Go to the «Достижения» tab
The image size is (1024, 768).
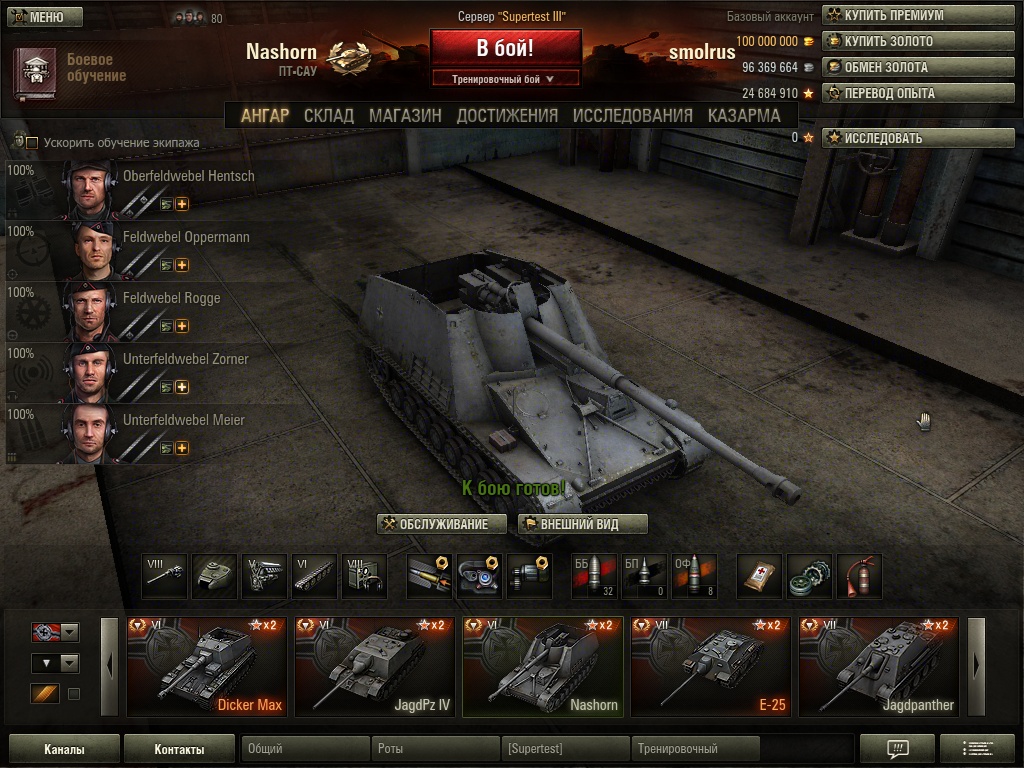(x=507, y=116)
